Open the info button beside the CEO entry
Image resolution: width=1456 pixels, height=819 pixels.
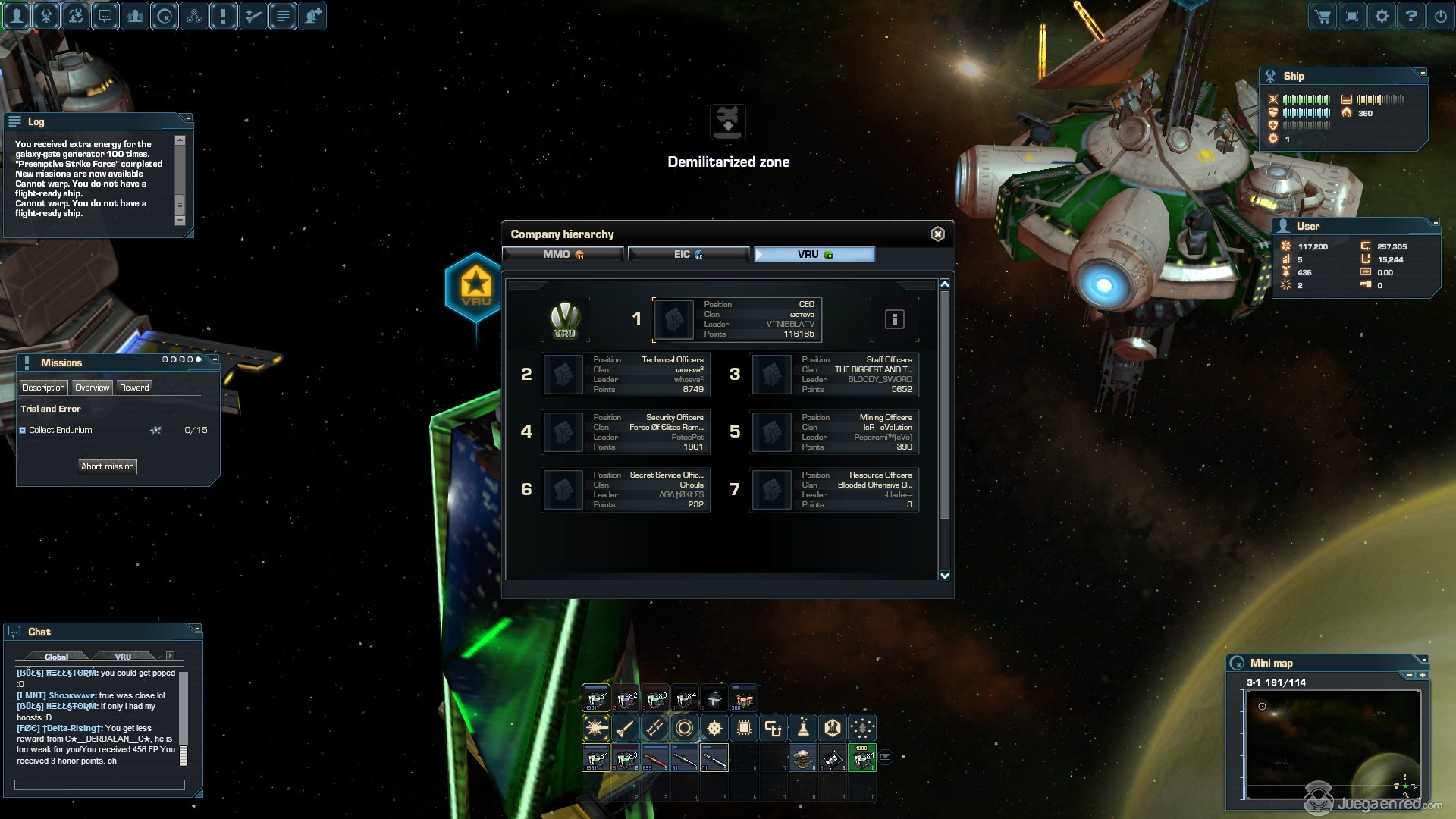(894, 319)
